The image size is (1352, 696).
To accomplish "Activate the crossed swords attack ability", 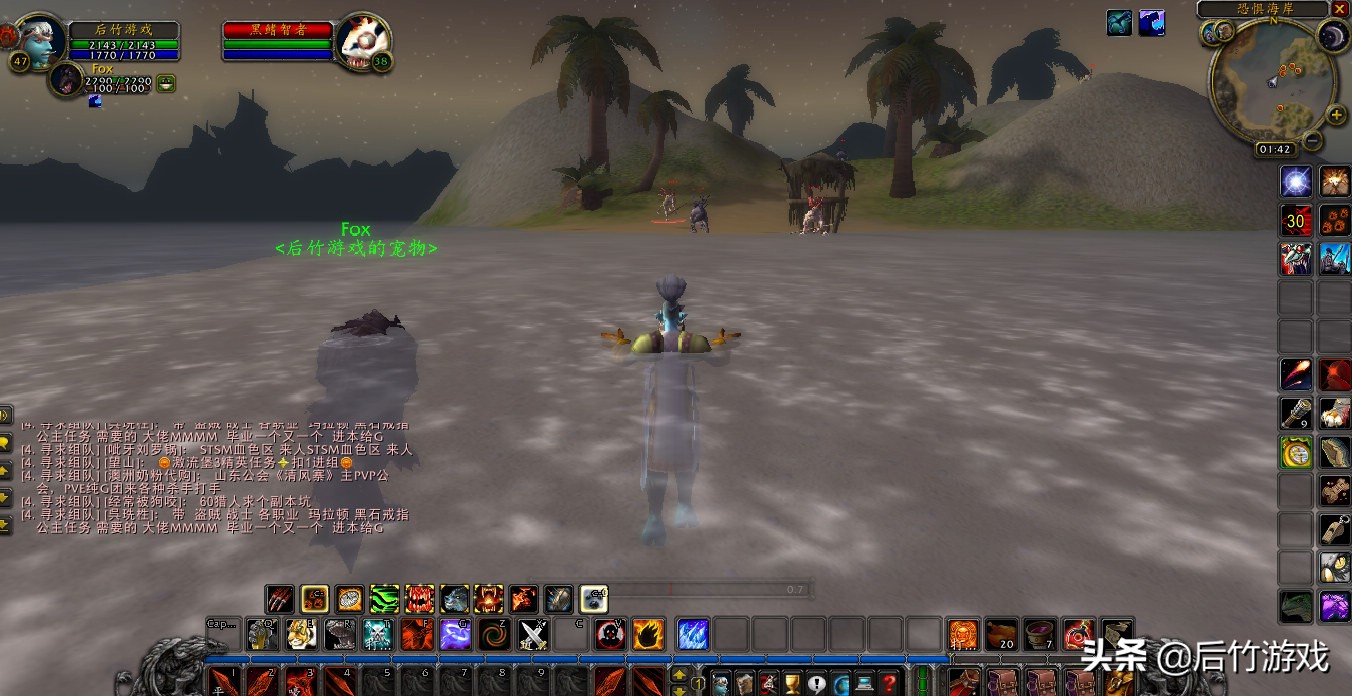I will (x=533, y=634).
